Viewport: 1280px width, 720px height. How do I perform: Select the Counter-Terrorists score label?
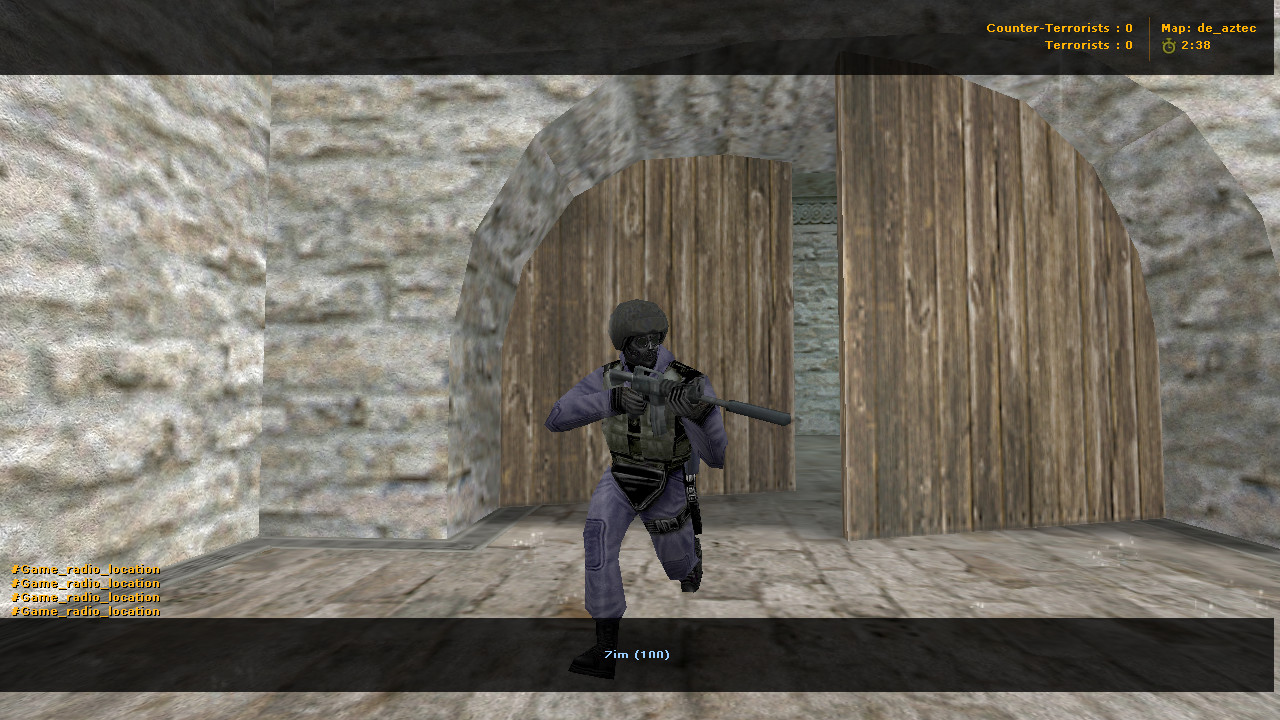(1058, 28)
